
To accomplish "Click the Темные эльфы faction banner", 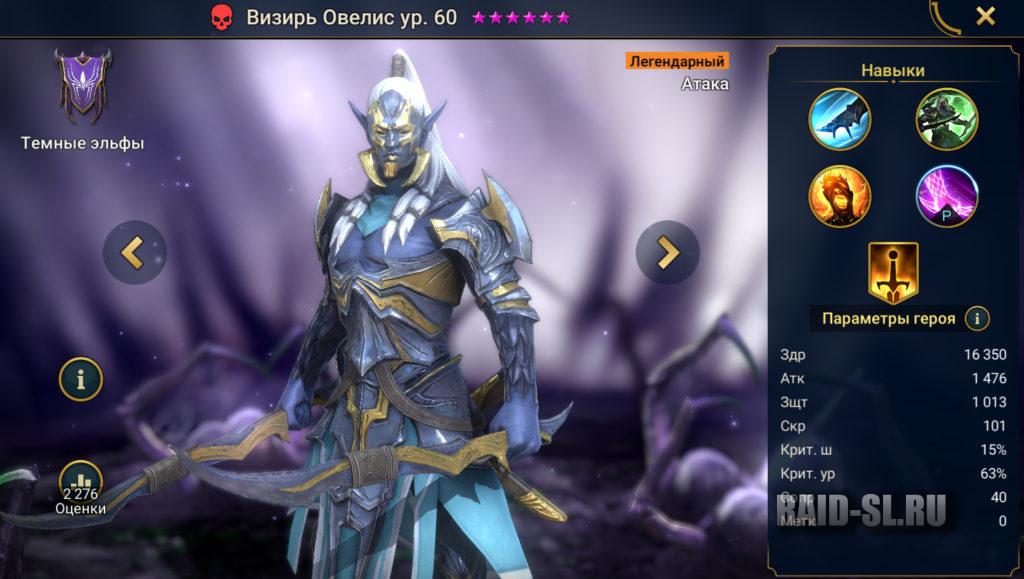I will click(83, 83).
